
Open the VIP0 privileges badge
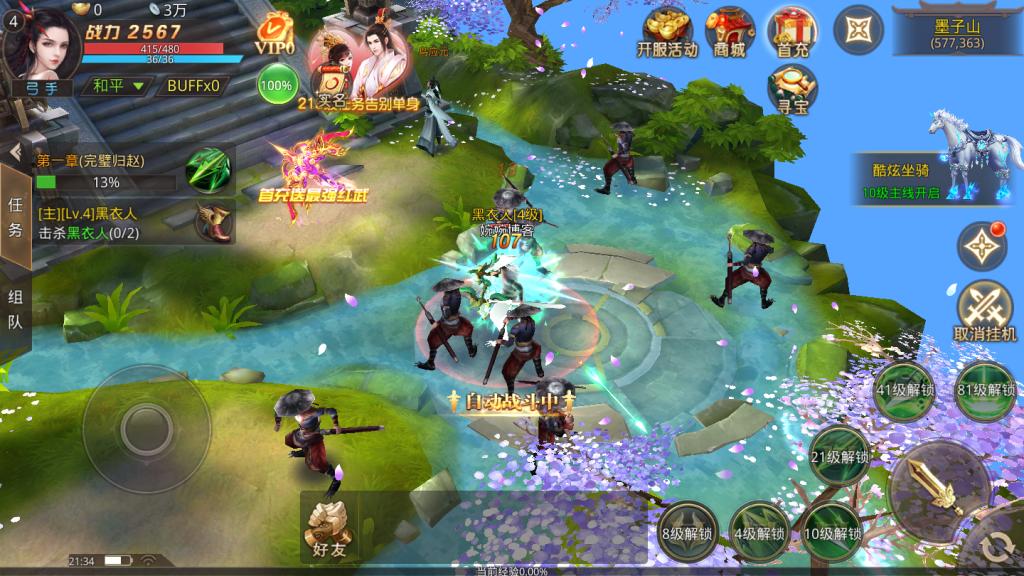(x=274, y=34)
